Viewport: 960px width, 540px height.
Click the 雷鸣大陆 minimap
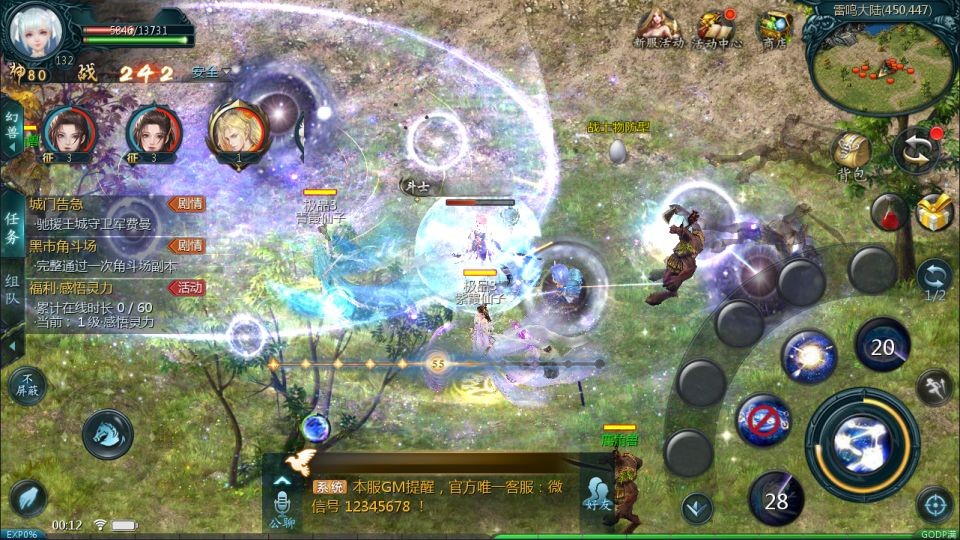click(880, 65)
